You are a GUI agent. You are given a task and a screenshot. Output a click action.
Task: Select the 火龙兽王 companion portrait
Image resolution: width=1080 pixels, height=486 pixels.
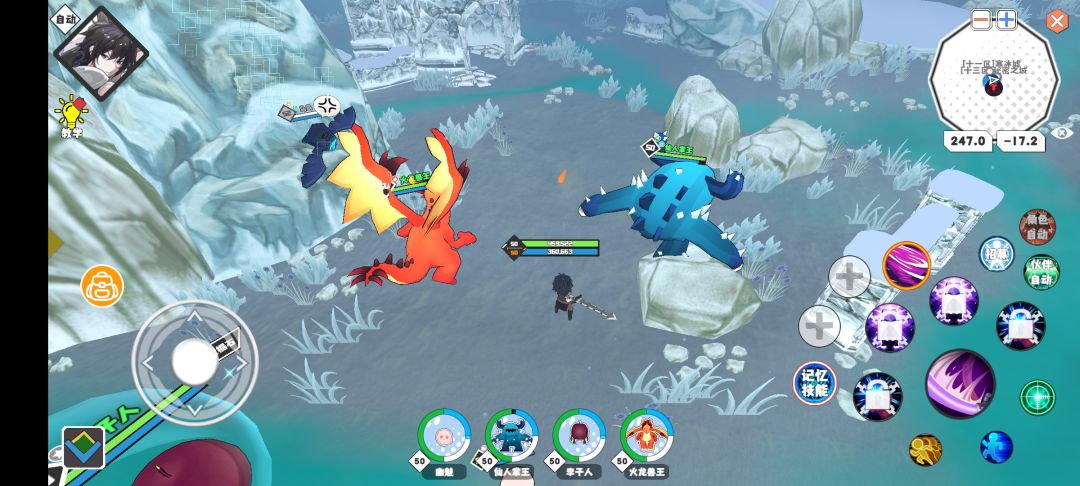[646, 435]
